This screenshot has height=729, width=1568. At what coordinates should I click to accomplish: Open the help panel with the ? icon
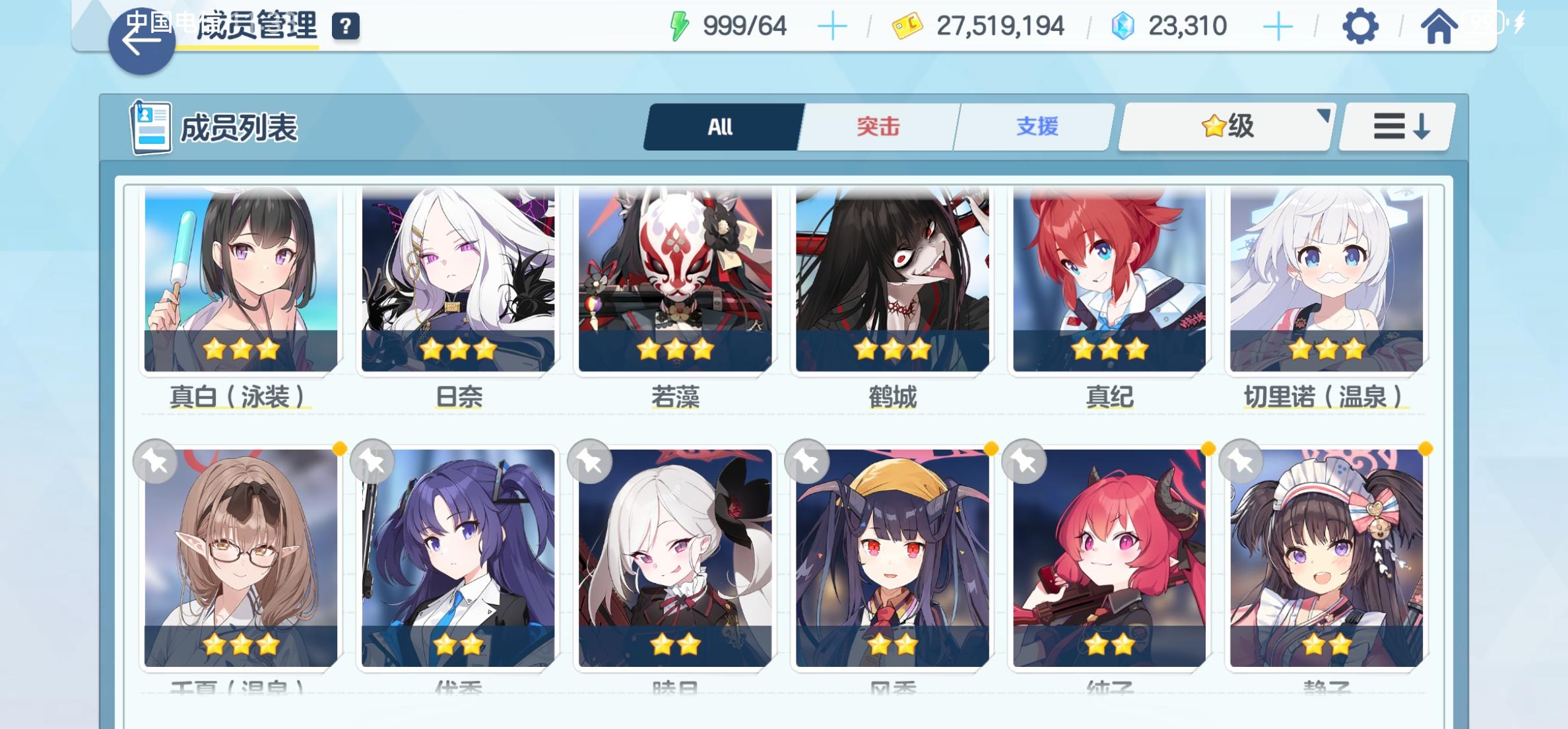tap(345, 26)
